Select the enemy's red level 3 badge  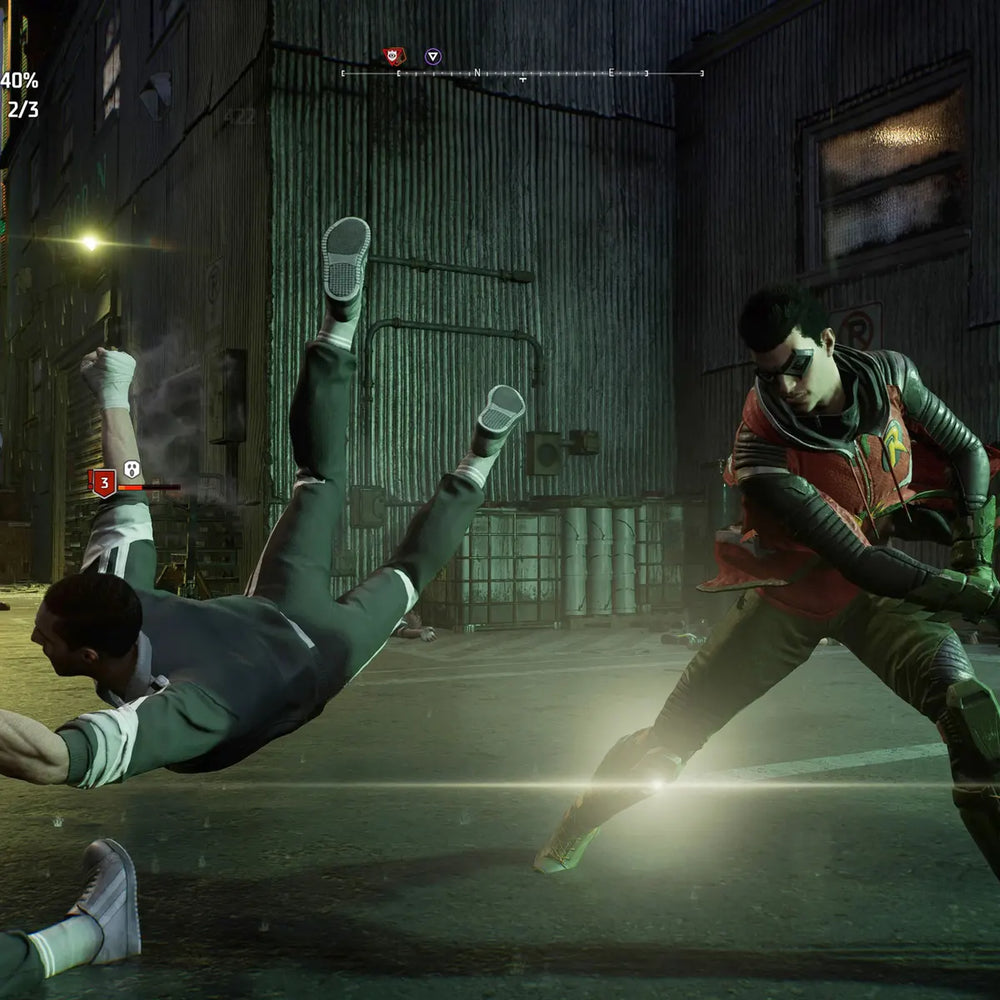click(x=102, y=483)
